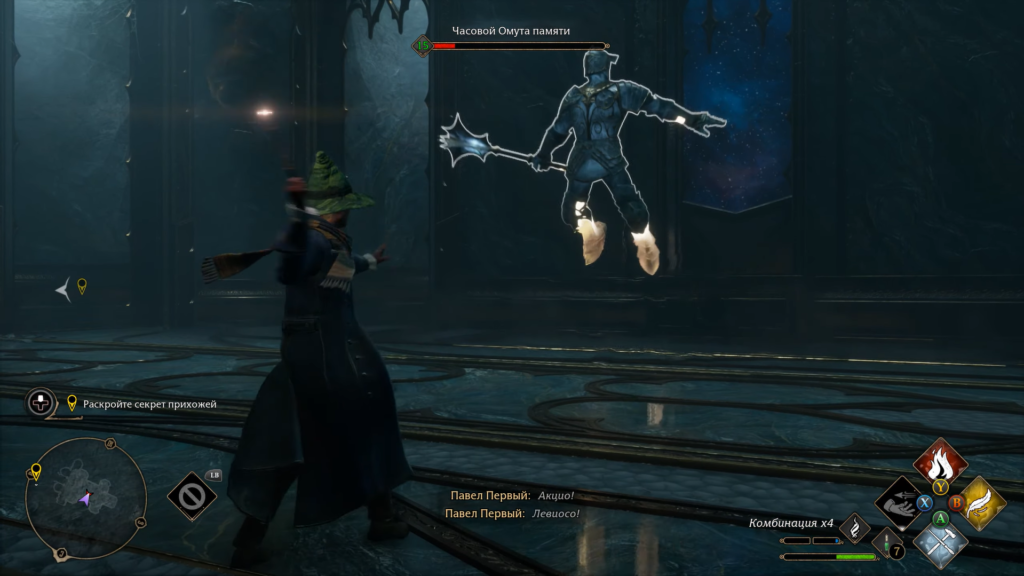Cast the Incendio flame spell
1024x576 pixels.
[940, 463]
